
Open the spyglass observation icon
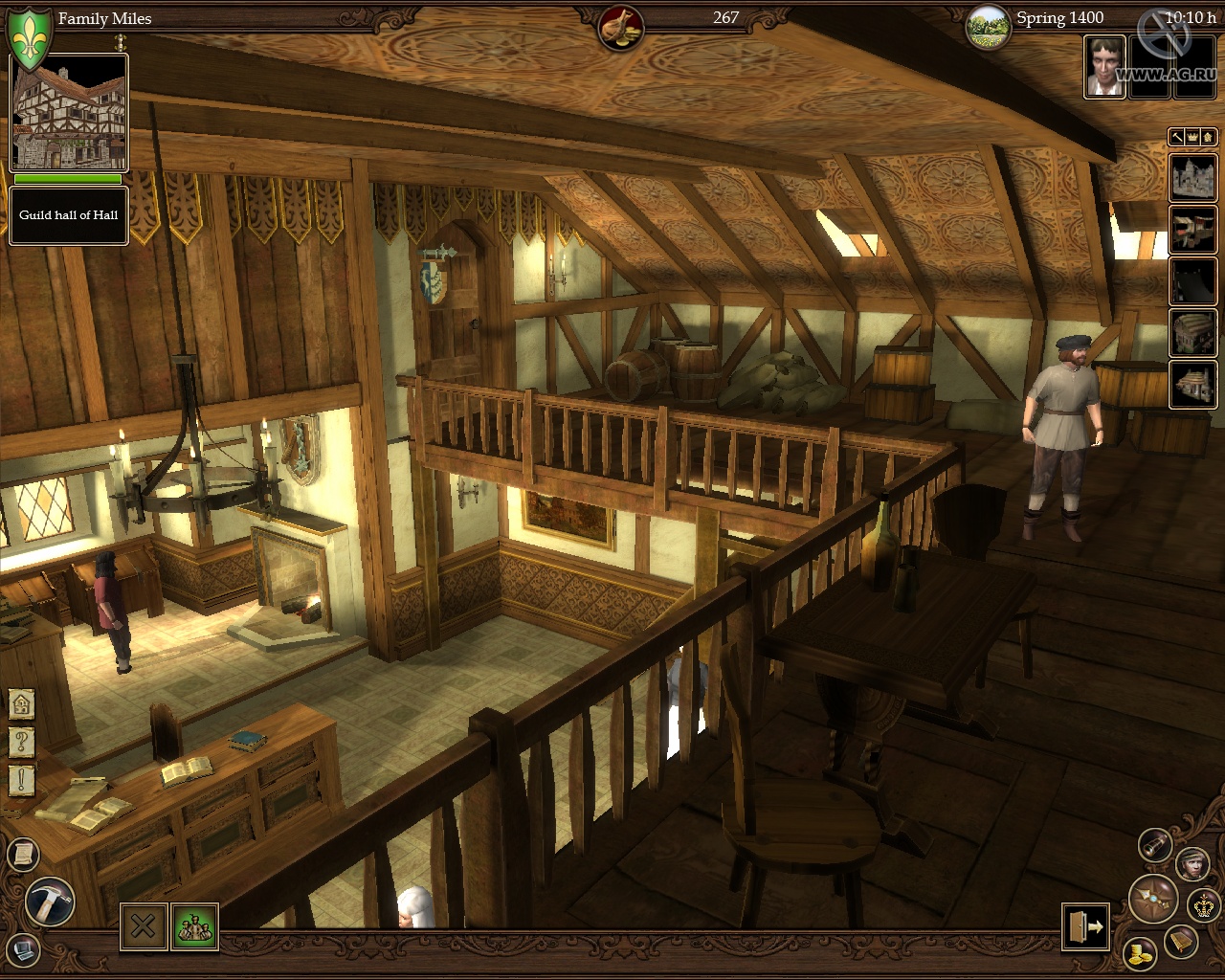pyautogui.click(x=1155, y=846)
